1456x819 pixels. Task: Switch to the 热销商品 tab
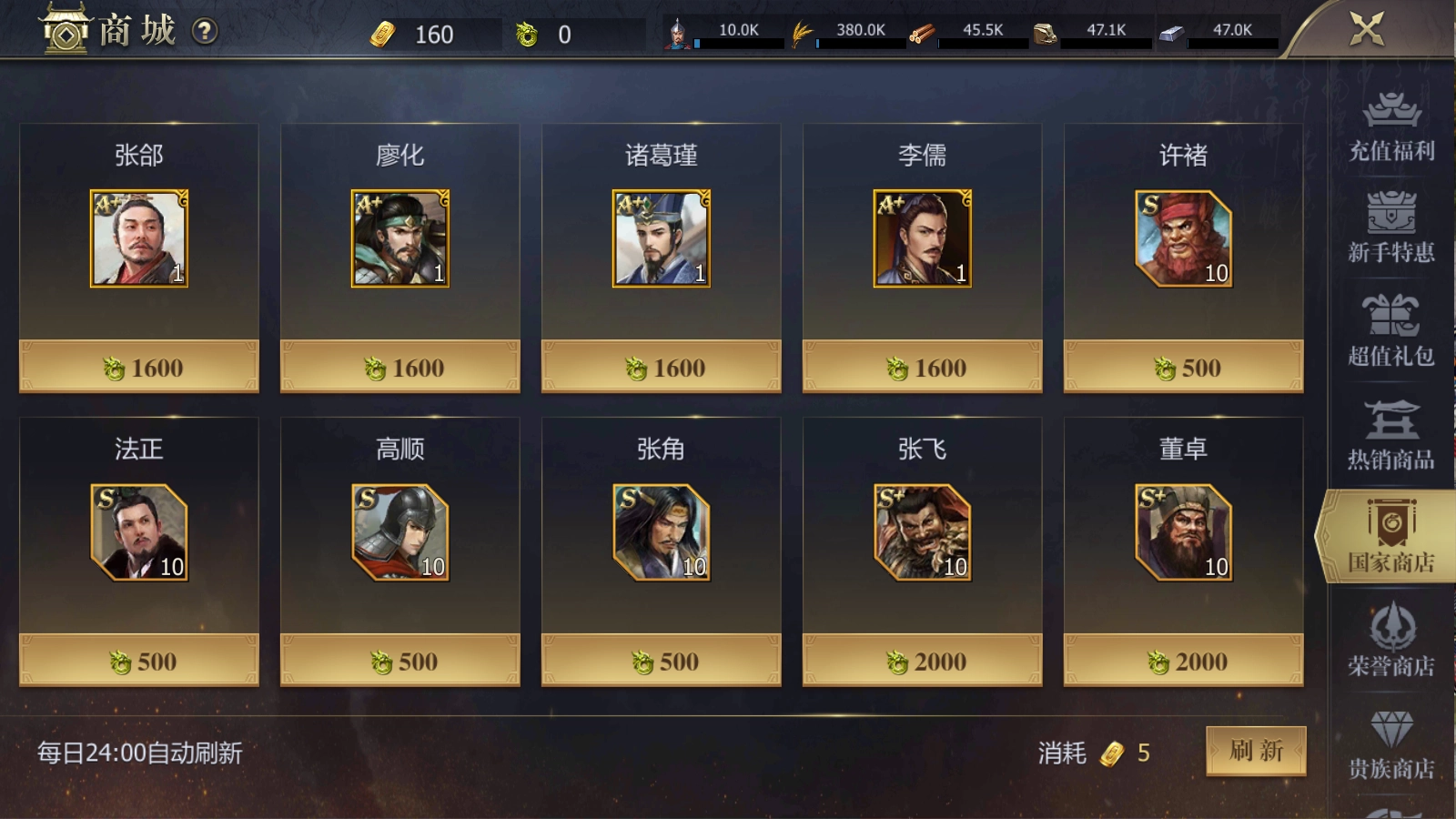[1391, 435]
